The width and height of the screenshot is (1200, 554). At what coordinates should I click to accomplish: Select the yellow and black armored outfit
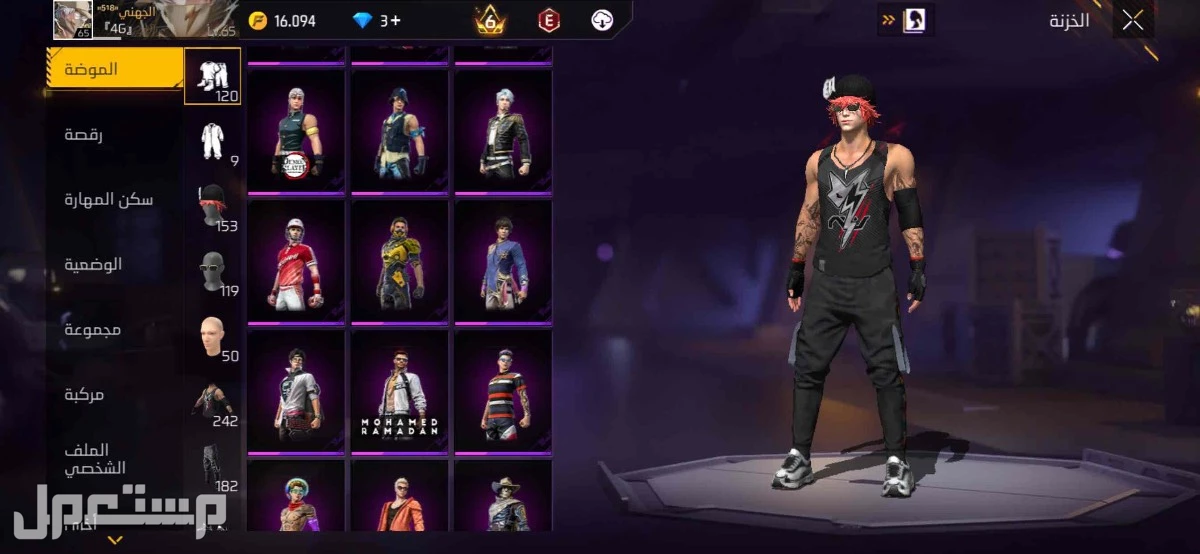click(400, 260)
